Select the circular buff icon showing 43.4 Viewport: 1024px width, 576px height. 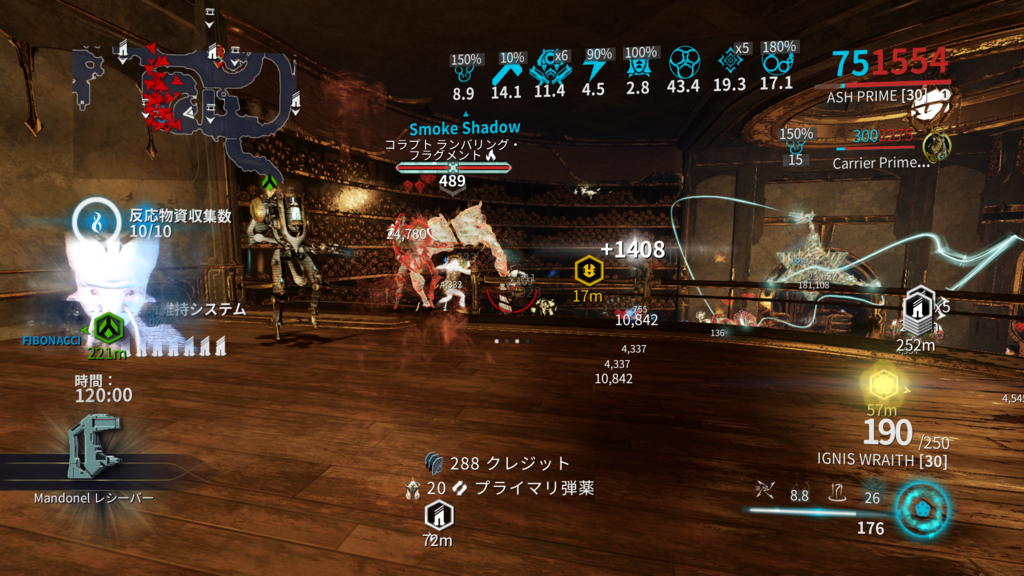pos(682,64)
